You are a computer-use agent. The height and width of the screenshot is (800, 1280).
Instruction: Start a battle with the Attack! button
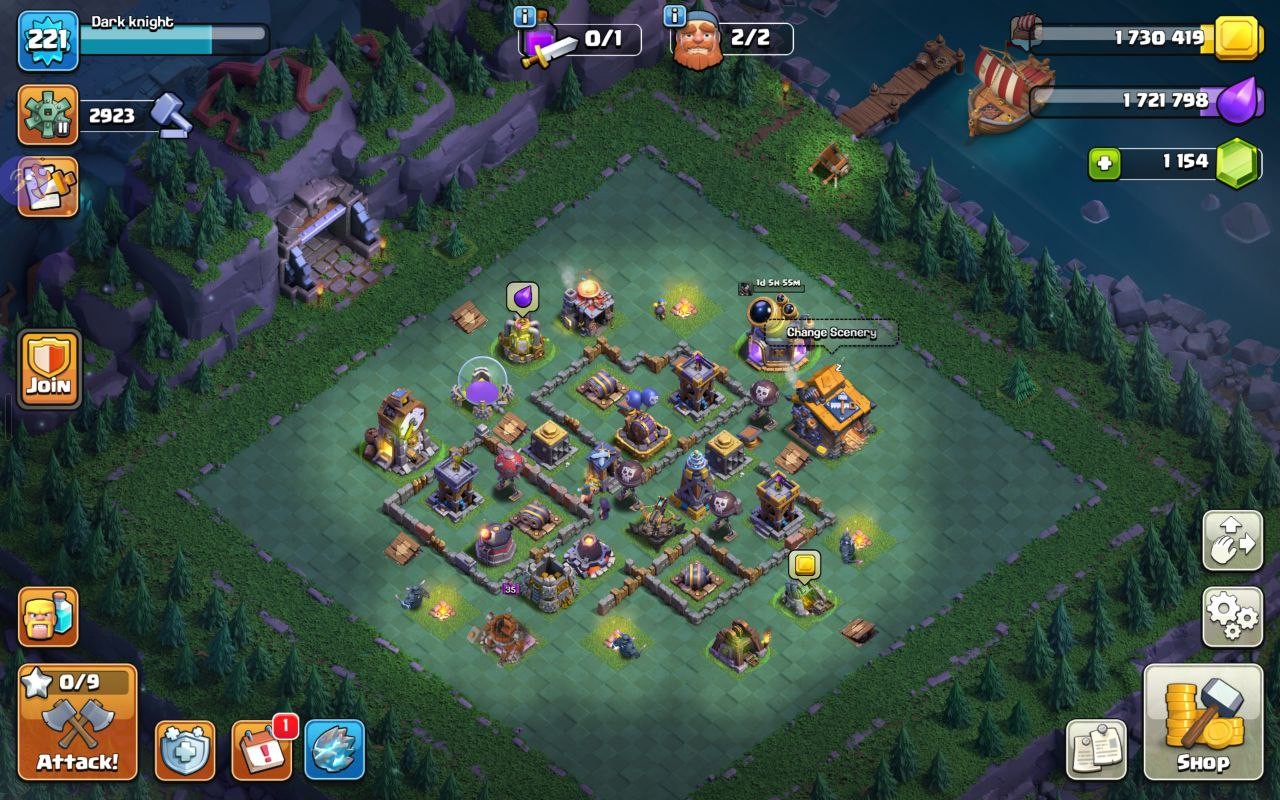pos(78,722)
